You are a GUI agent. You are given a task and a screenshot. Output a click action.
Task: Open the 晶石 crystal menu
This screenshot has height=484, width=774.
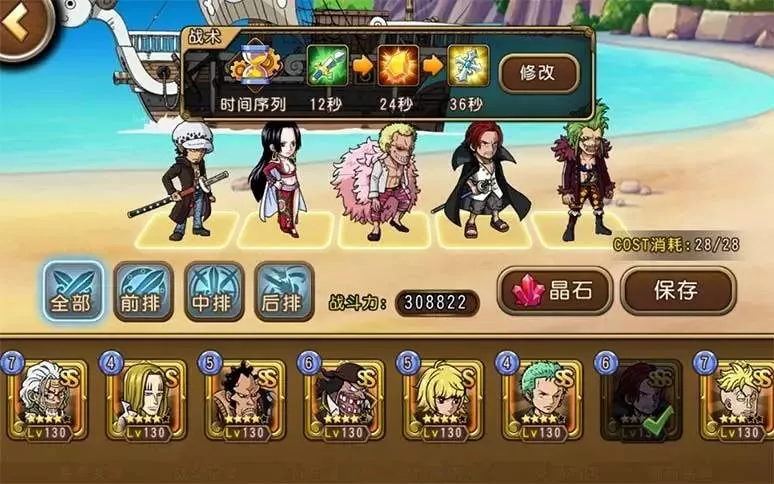click(555, 291)
